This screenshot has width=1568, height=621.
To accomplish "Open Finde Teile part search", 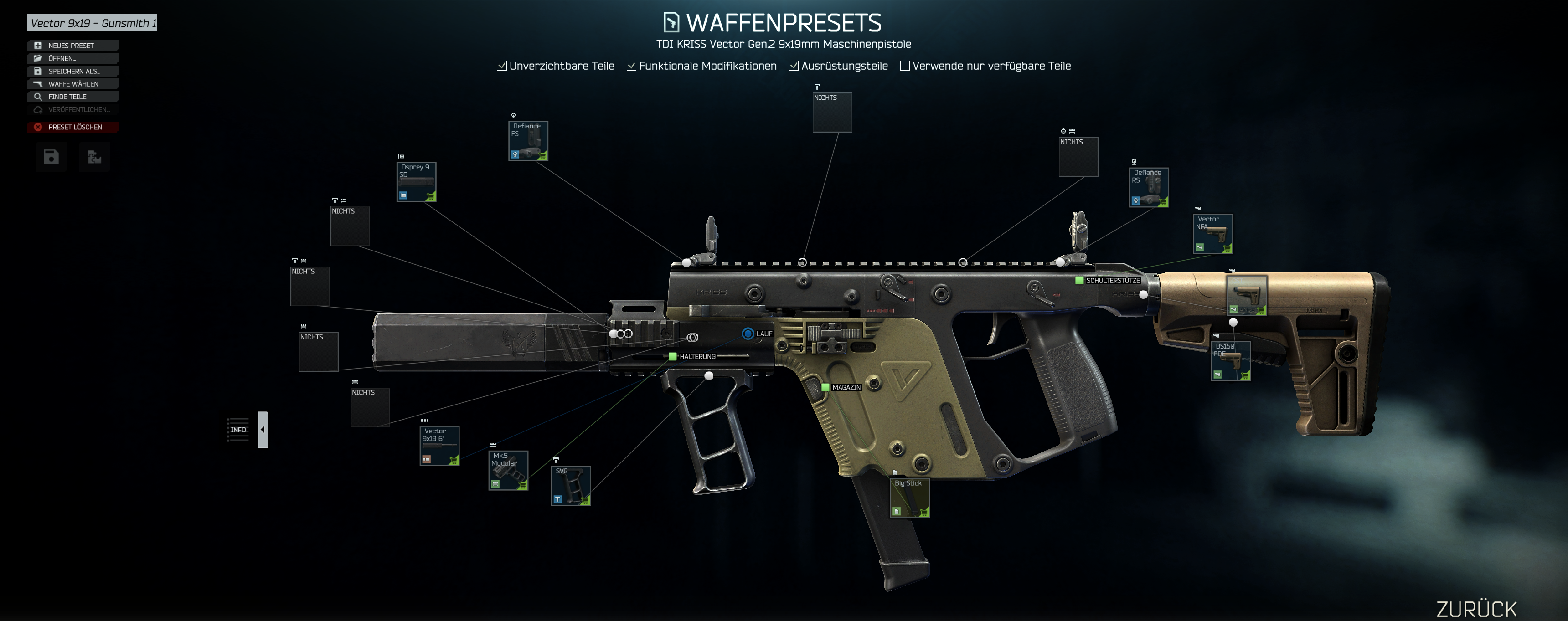I will pyautogui.click(x=72, y=97).
